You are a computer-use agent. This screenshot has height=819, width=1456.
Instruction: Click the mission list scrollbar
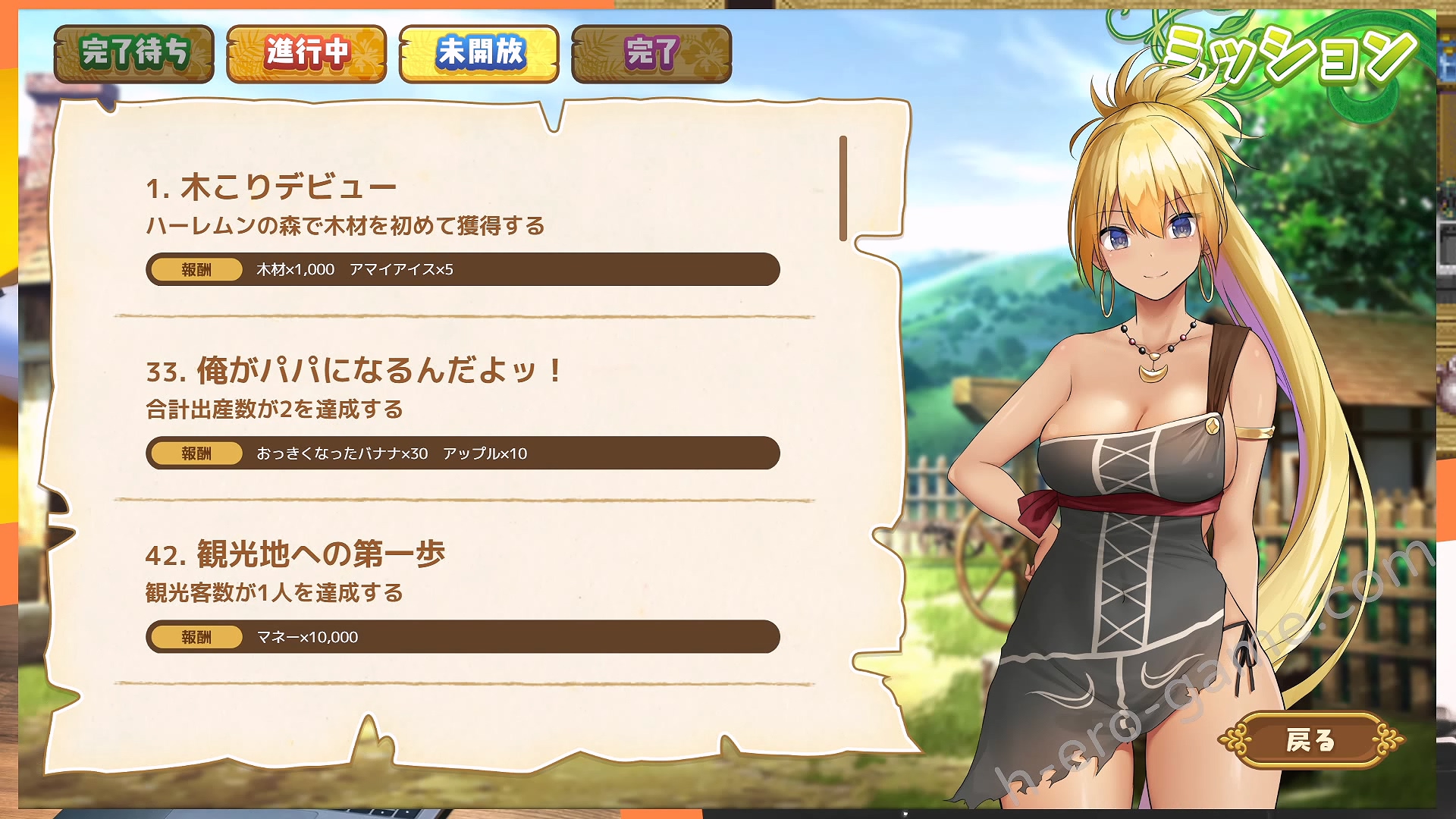tap(843, 188)
